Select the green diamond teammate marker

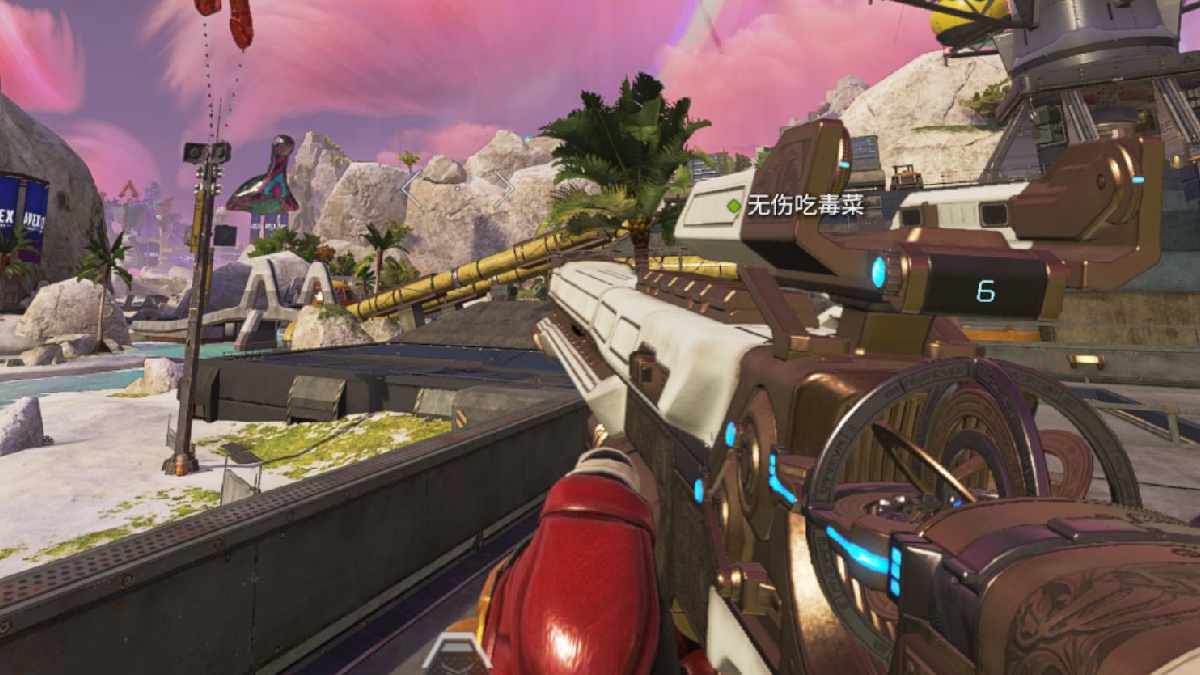click(735, 206)
